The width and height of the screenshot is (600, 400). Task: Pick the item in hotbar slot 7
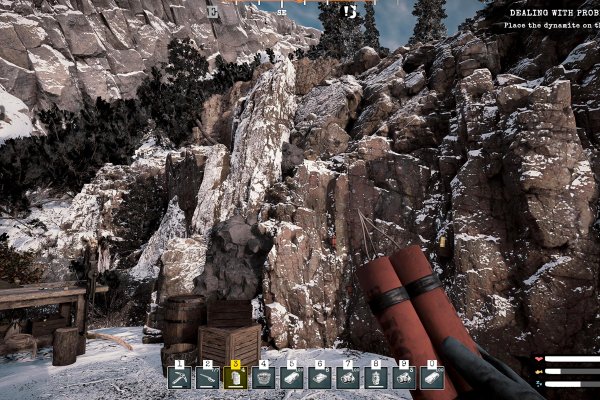[348, 377]
